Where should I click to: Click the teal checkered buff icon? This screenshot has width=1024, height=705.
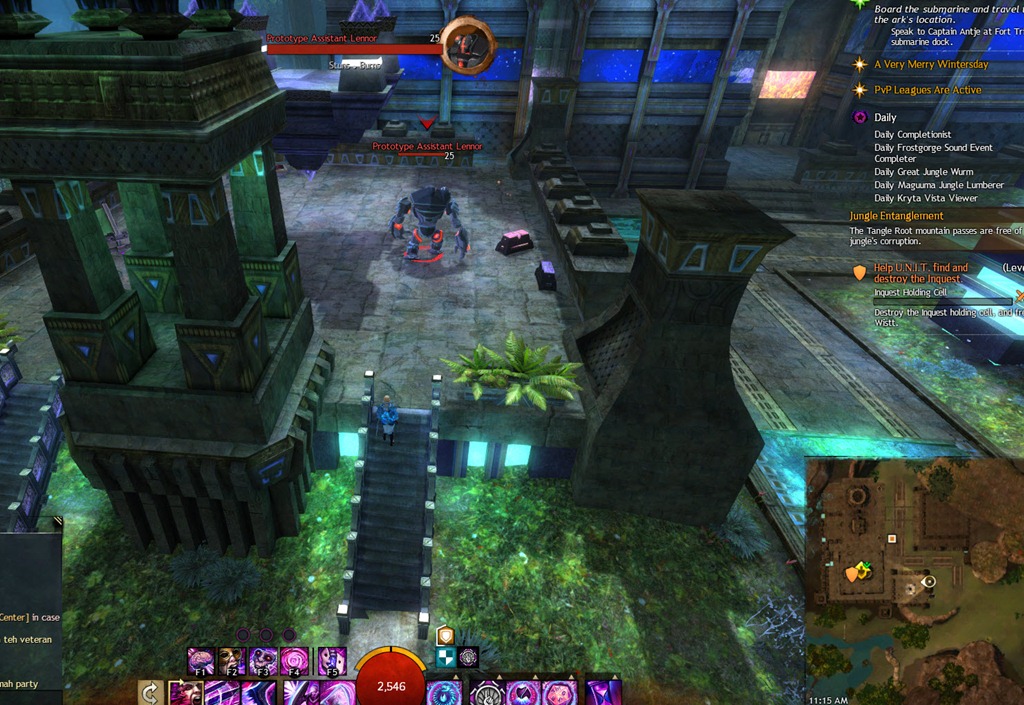pos(445,657)
